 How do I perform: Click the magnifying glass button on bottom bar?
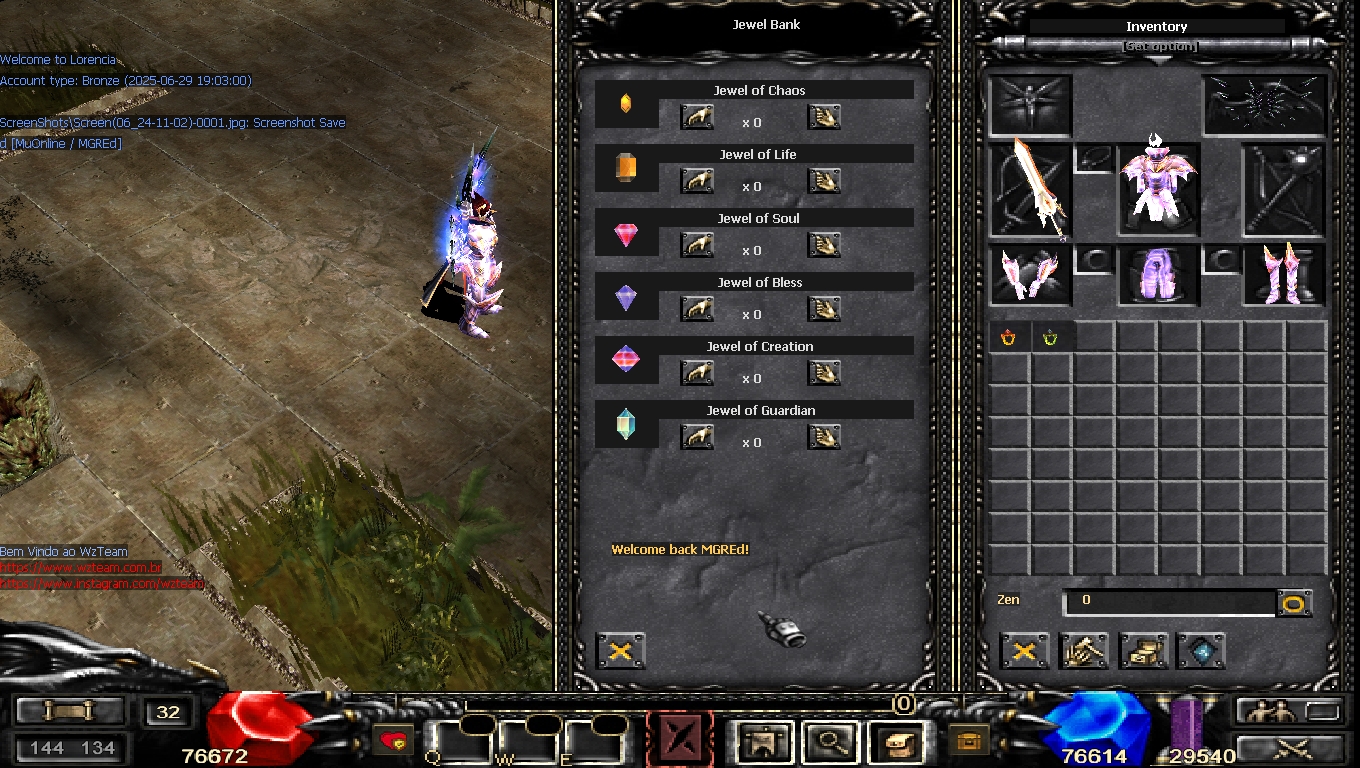tap(830, 742)
